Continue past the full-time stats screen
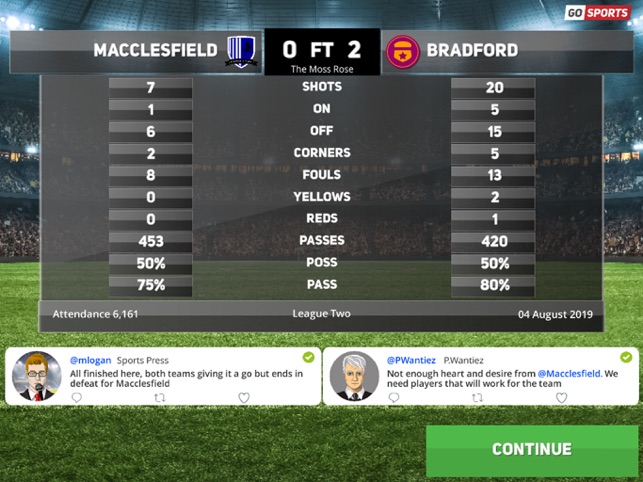 (531, 450)
